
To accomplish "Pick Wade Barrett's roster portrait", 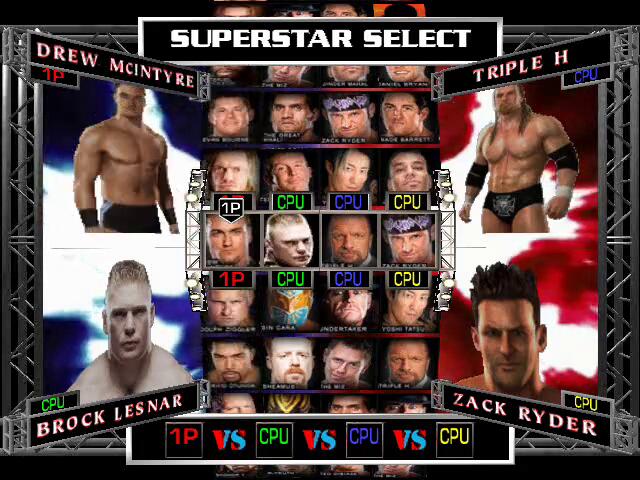I will (407, 115).
